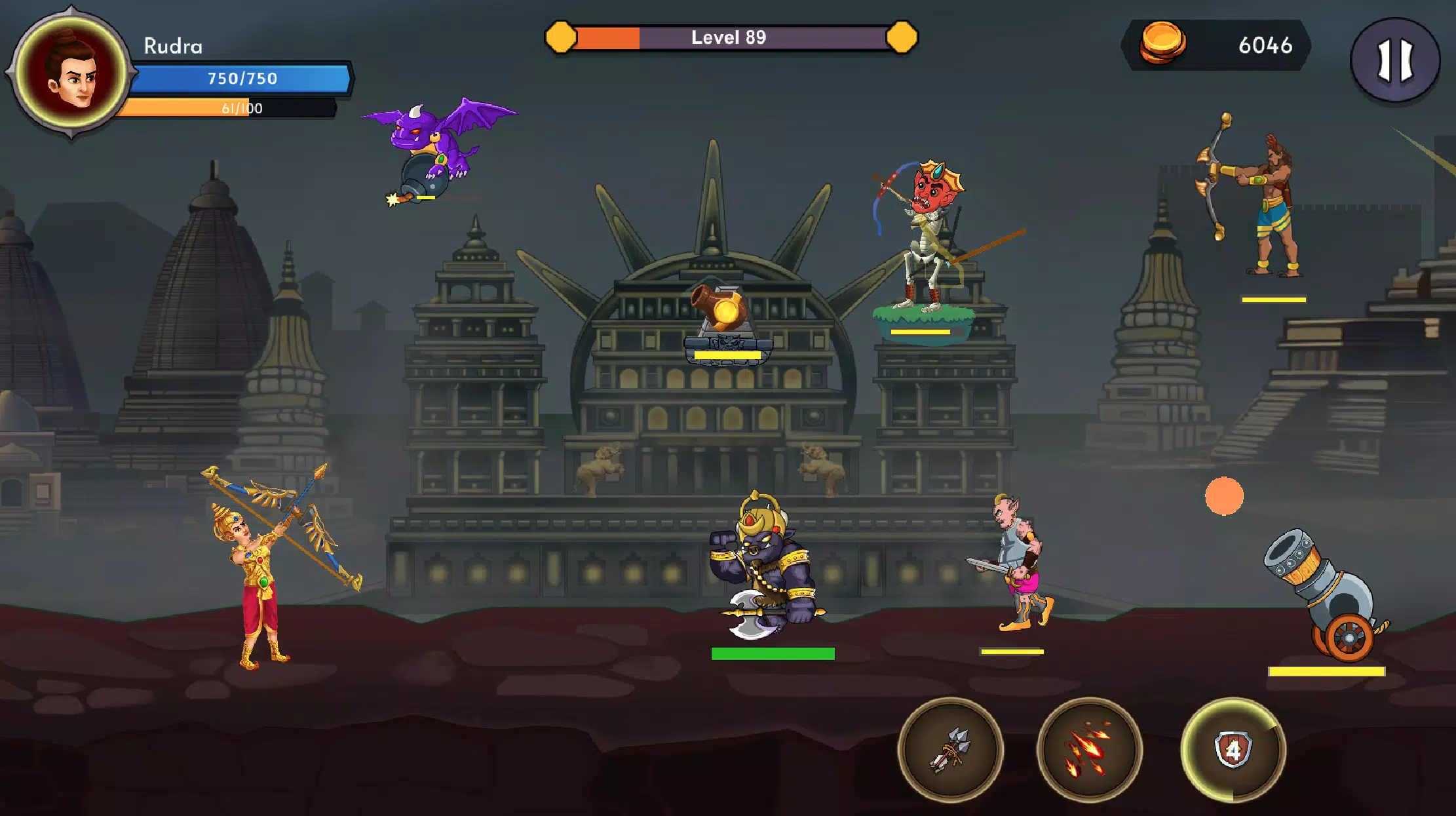Screen dimensions: 1456x816
Task: Activate the shield ability numbered 4
Action: coord(1233,749)
